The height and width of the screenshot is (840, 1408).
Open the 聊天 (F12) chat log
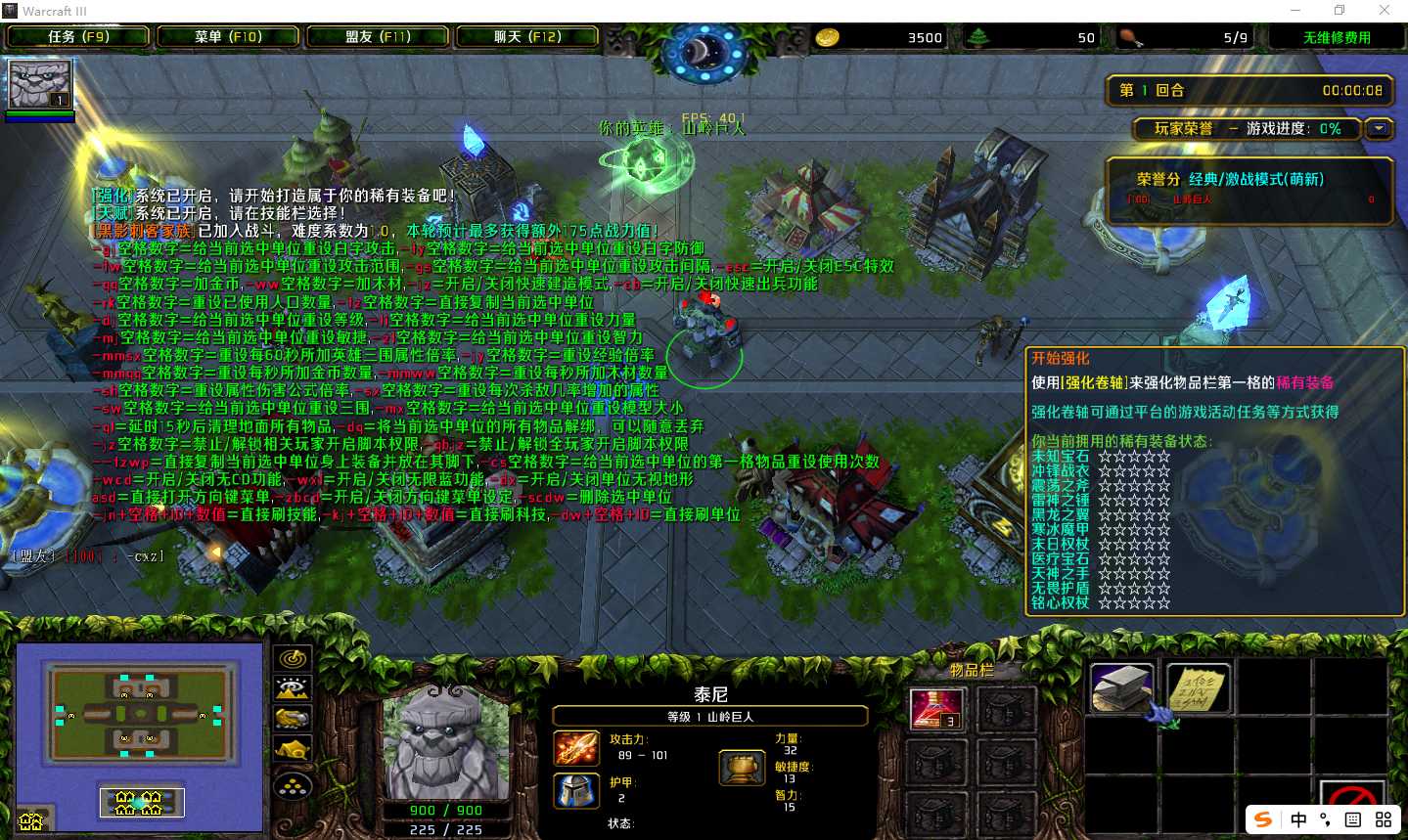pyautogui.click(x=527, y=37)
